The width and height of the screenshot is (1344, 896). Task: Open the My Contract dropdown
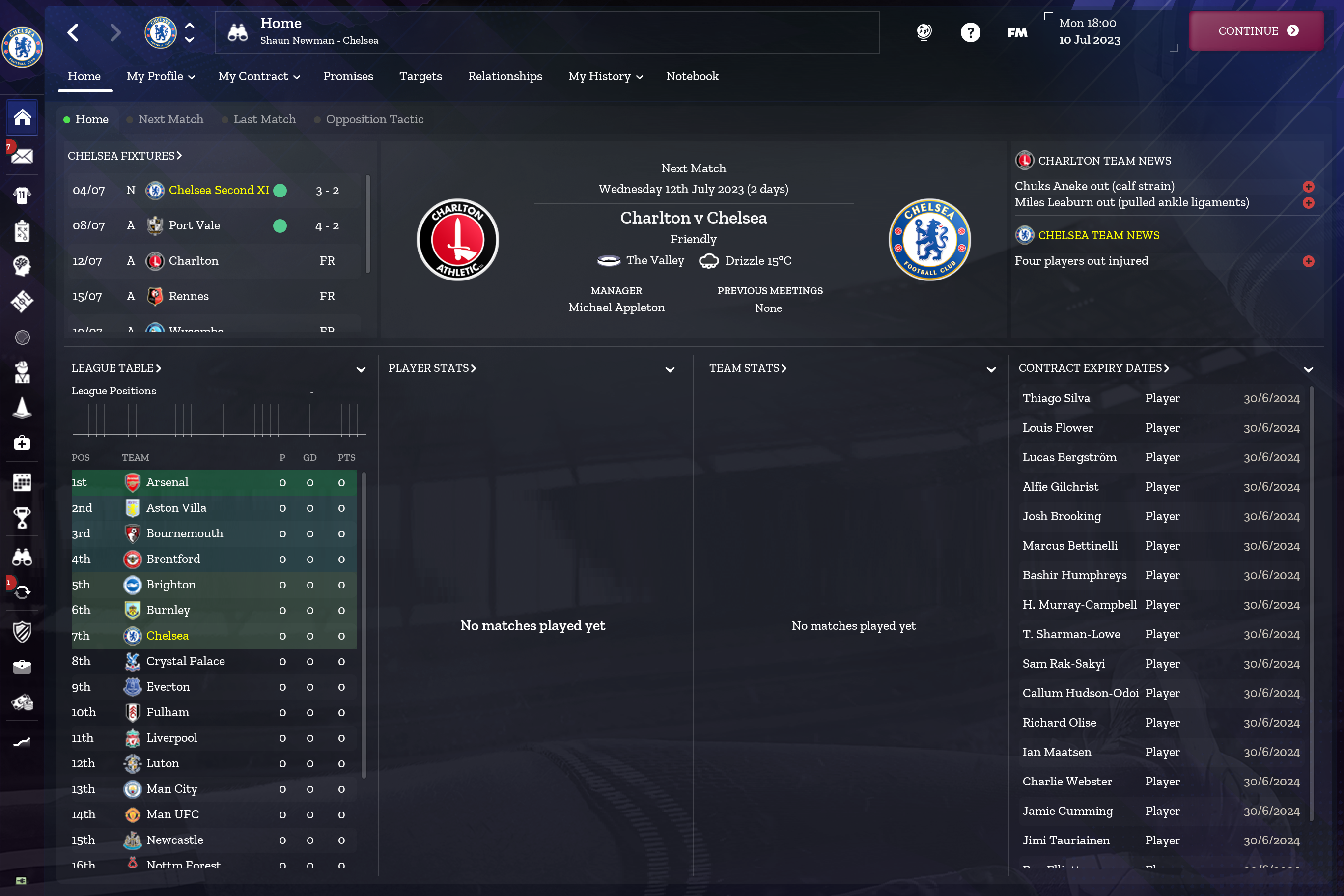click(259, 76)
